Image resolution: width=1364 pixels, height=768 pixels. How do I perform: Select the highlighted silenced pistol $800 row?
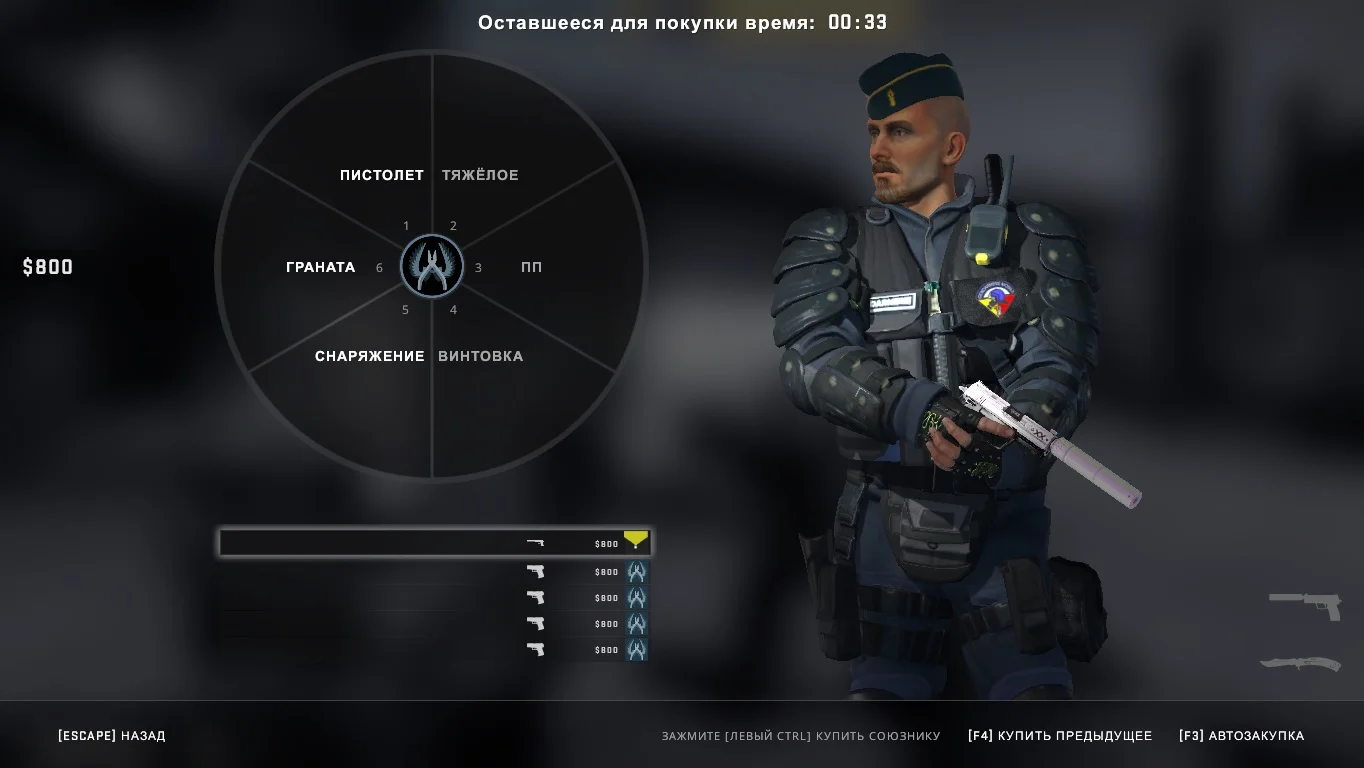[434, 543]
